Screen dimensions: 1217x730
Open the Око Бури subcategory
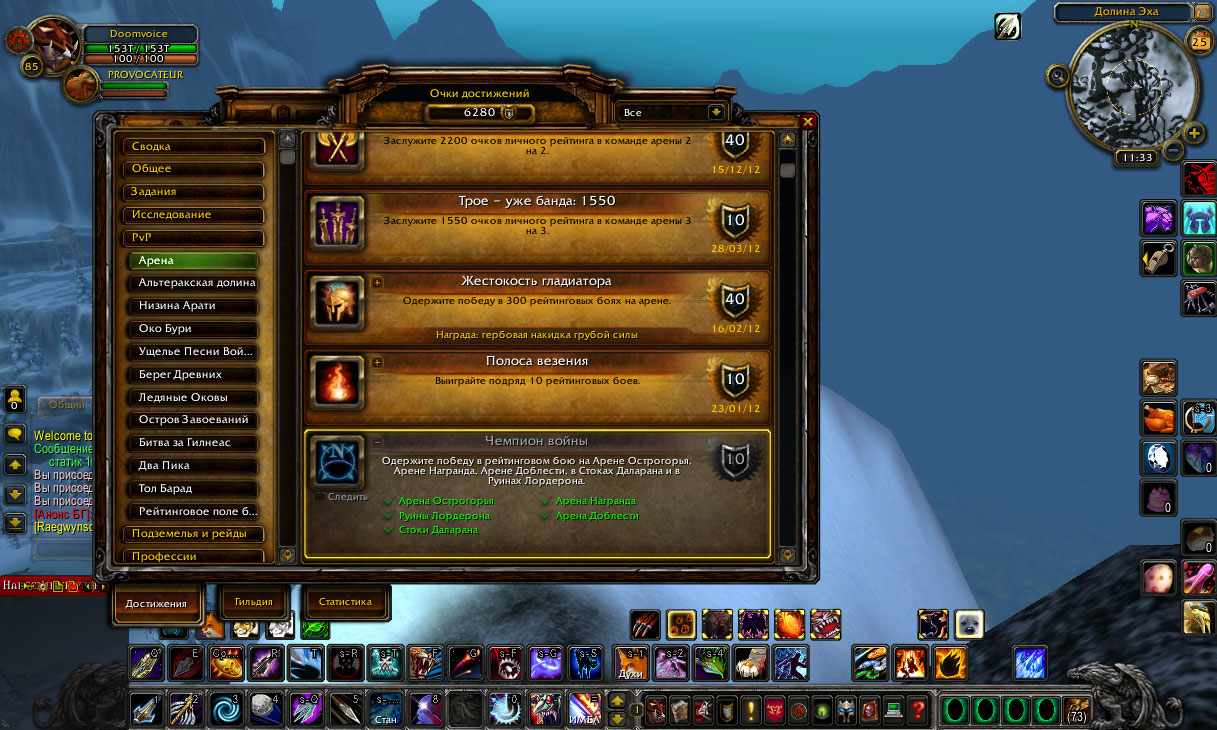[x=196, y=329]
